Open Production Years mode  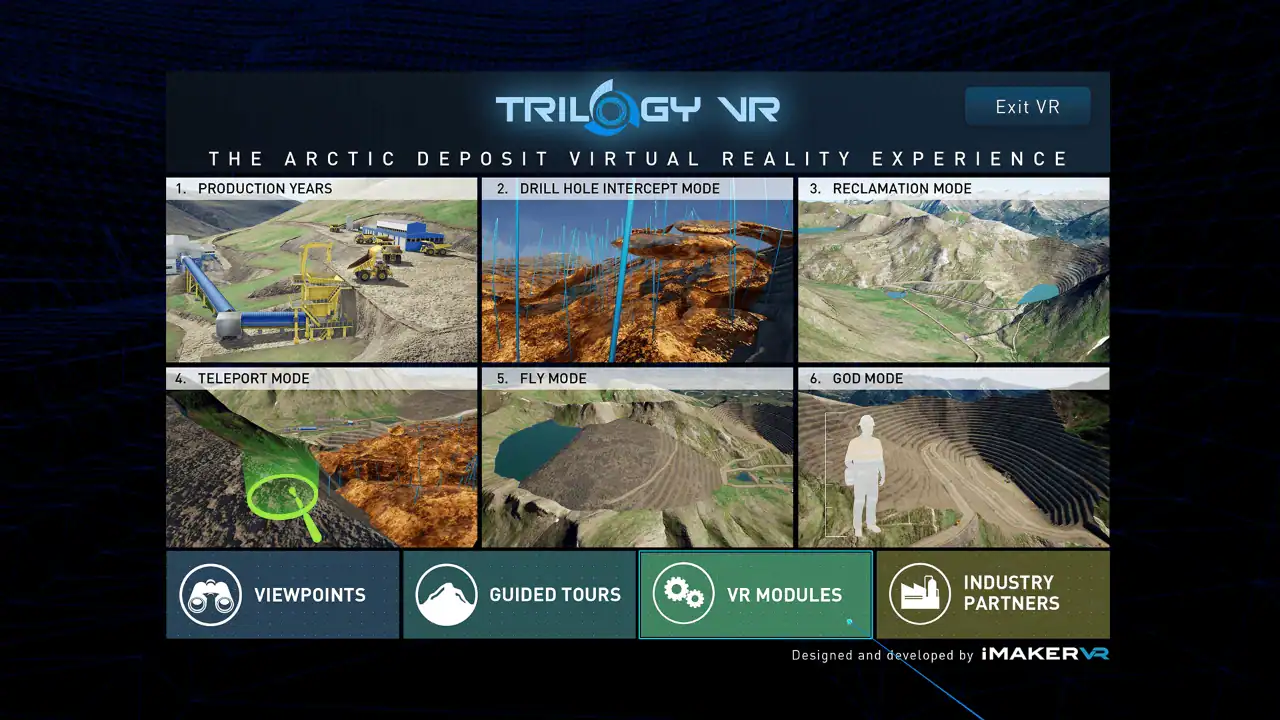coord(321,272)
